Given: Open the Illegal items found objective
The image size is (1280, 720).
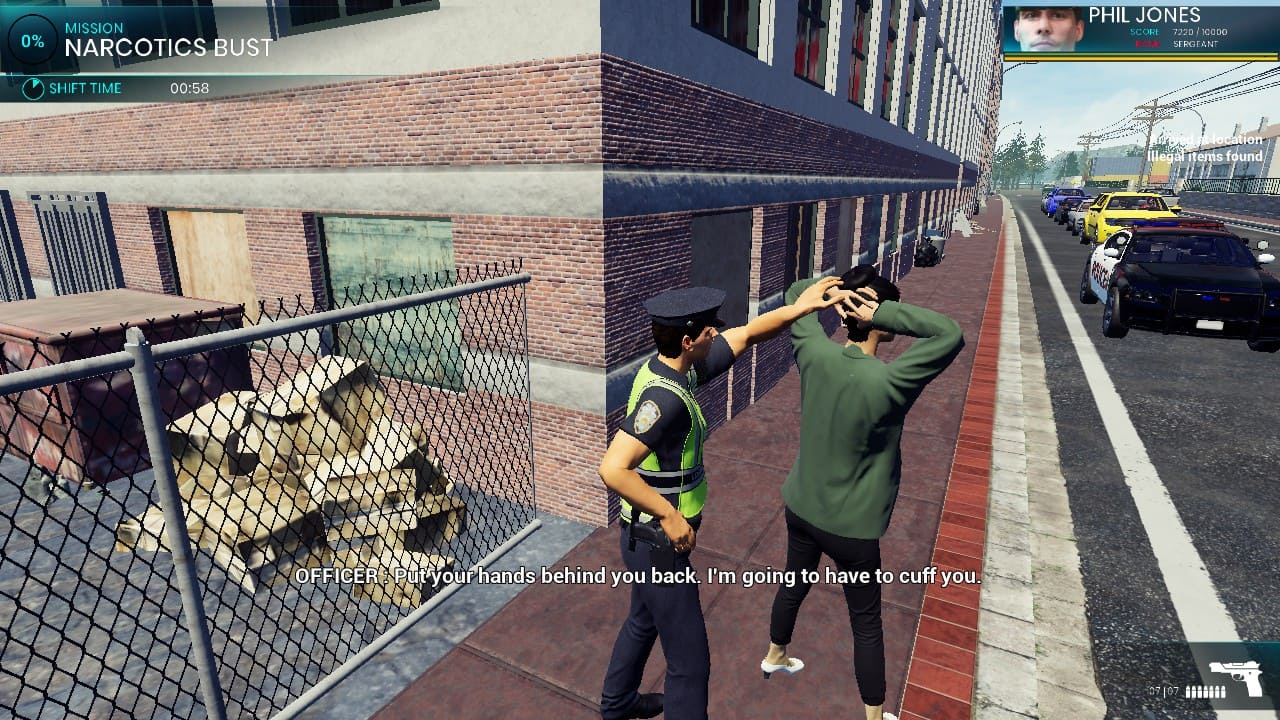Looking at the screenshot, I should (x=1205, y=156).
